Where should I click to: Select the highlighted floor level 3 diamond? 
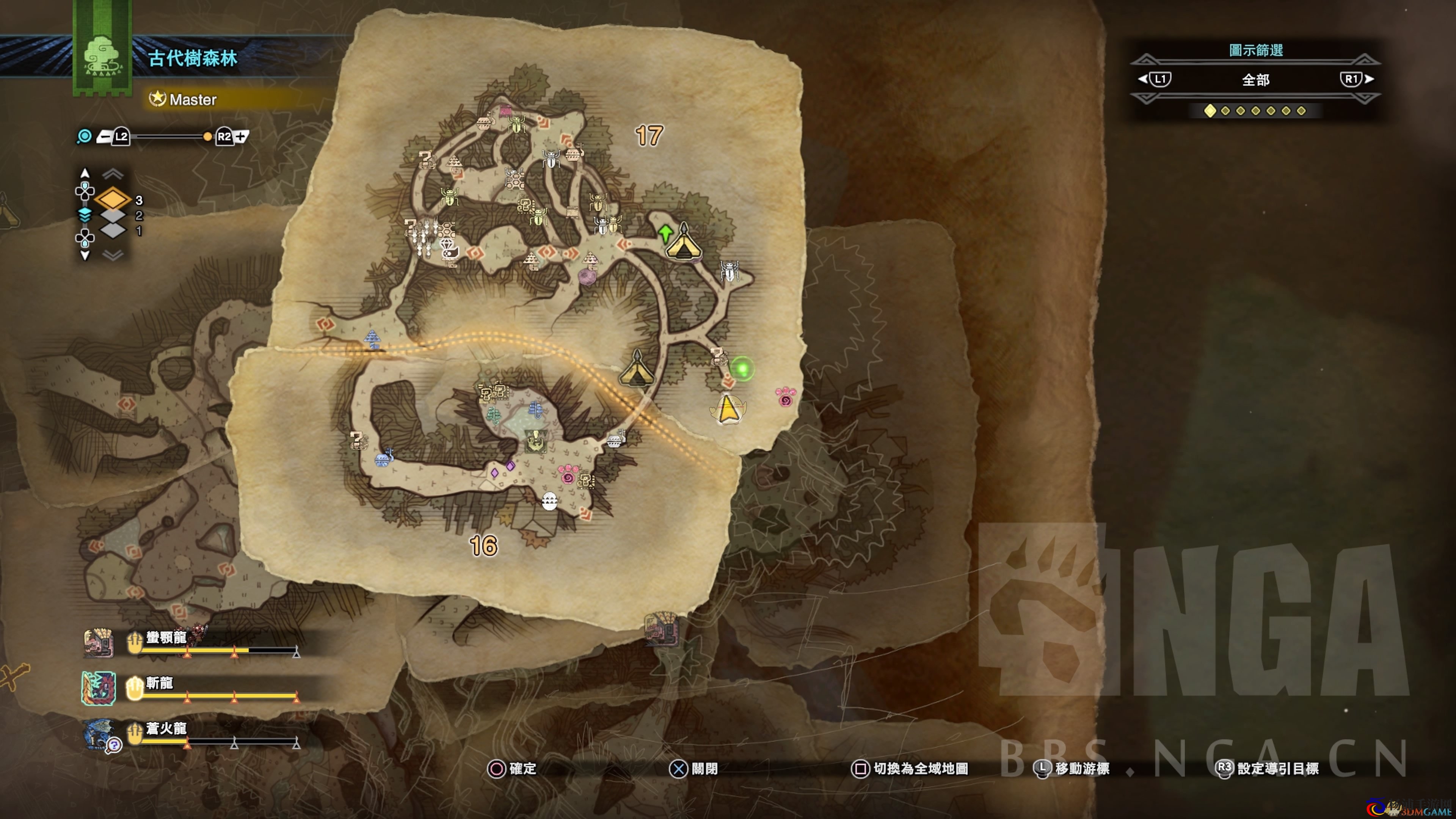[113, 199]
